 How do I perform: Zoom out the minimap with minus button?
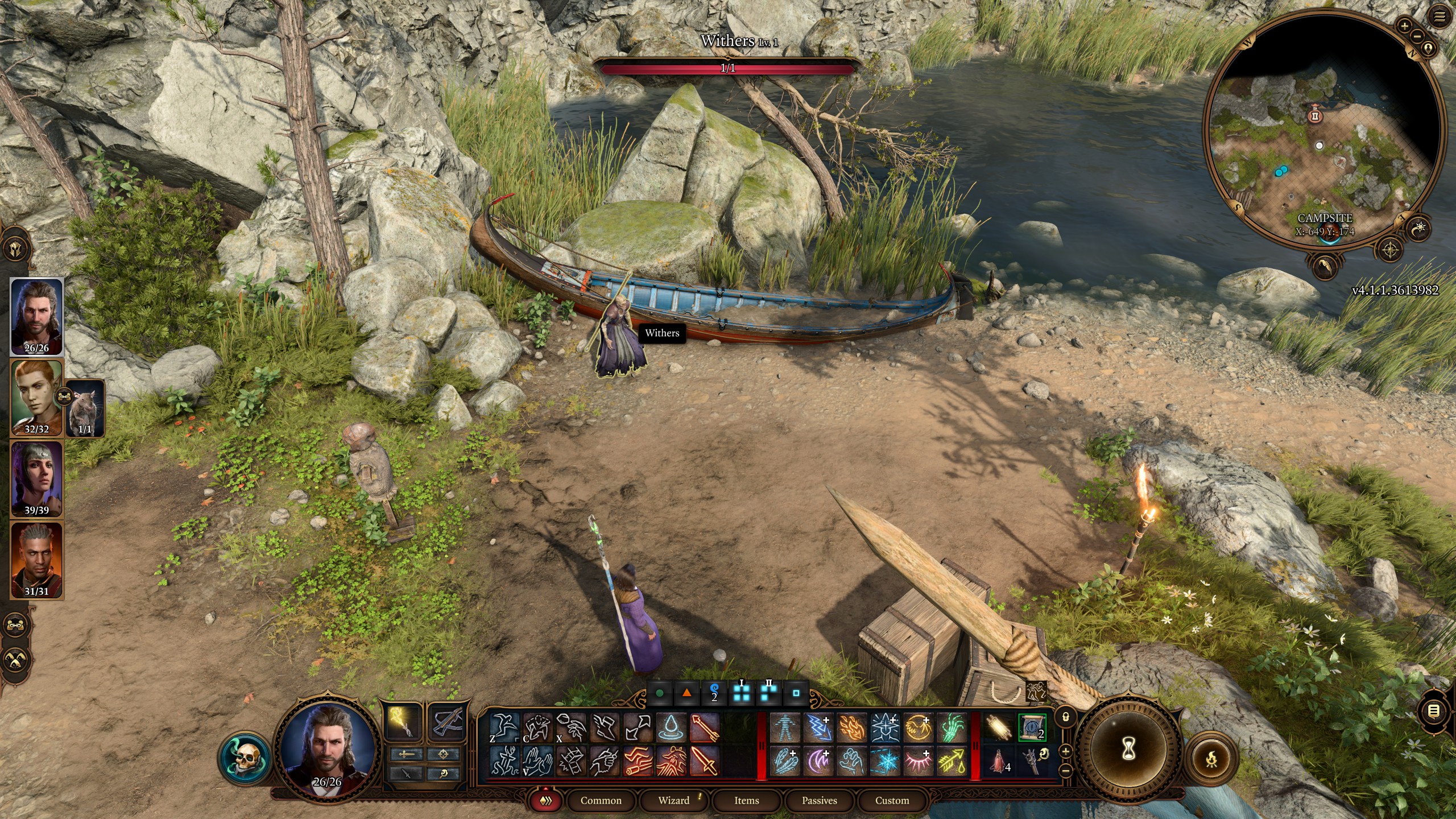(1417, 36)
